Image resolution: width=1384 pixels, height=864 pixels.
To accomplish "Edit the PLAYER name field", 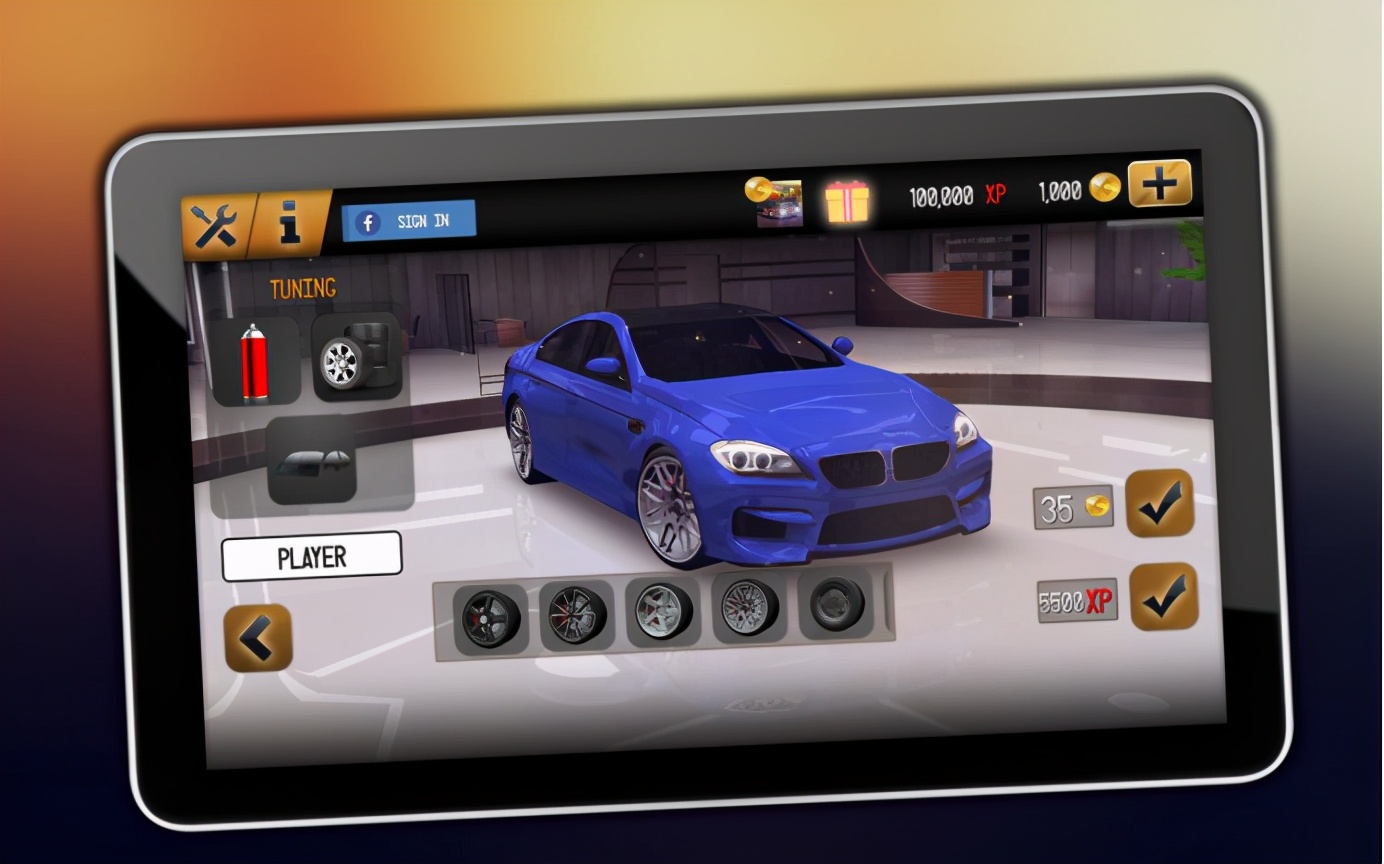I will pyautogui.click(x=311, y=556).
